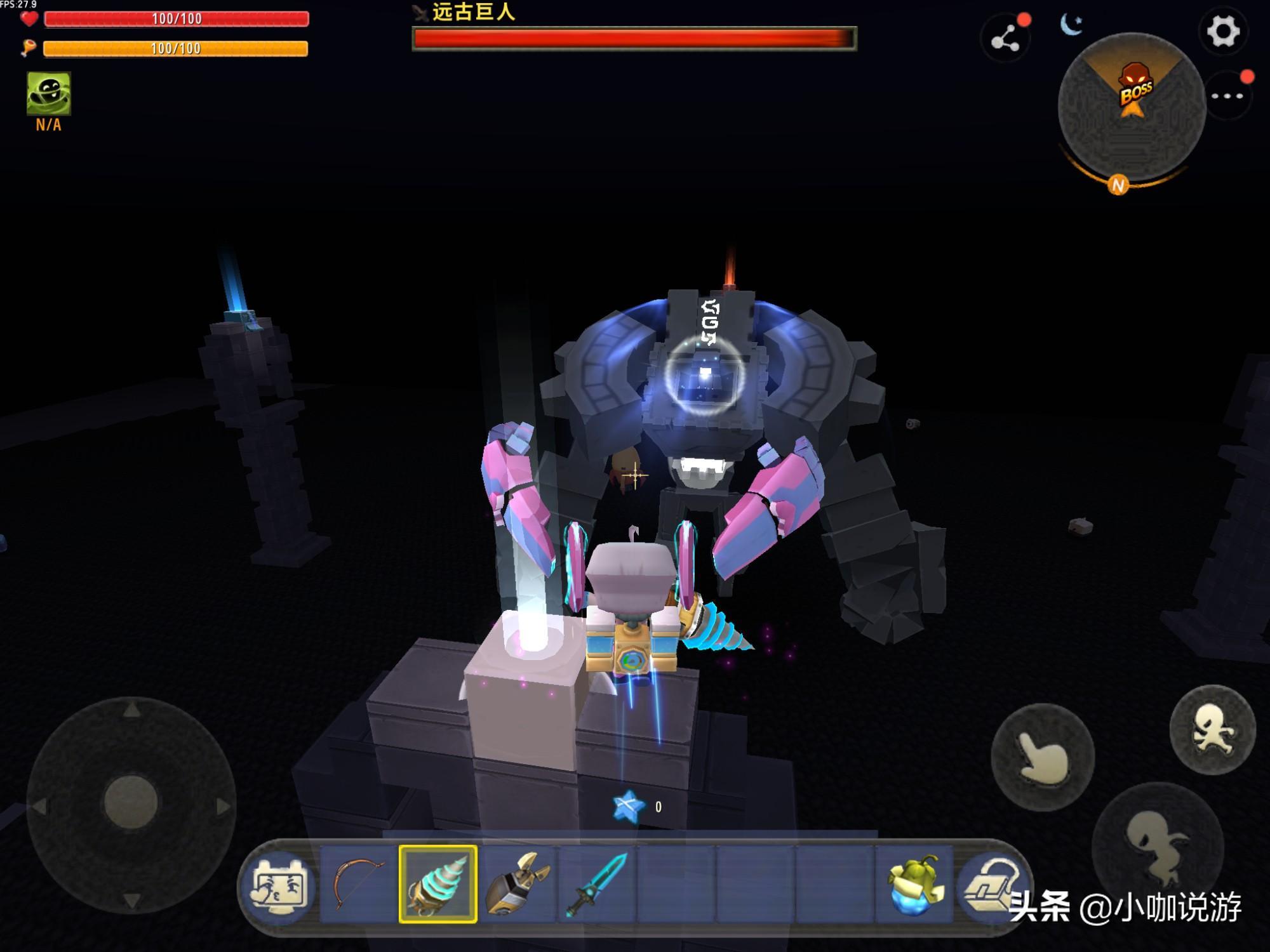Equip the blue sword hotbar slot
Viewport: 1270px width, 952px height.
pos(596,883)
